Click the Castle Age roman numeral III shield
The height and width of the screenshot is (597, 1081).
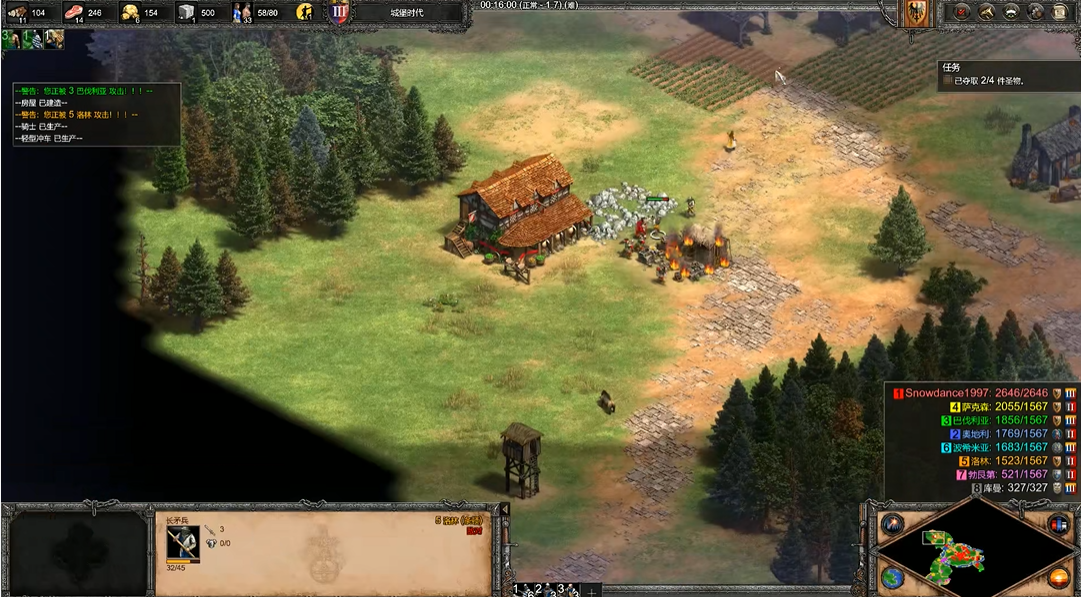tap(338, 12)
